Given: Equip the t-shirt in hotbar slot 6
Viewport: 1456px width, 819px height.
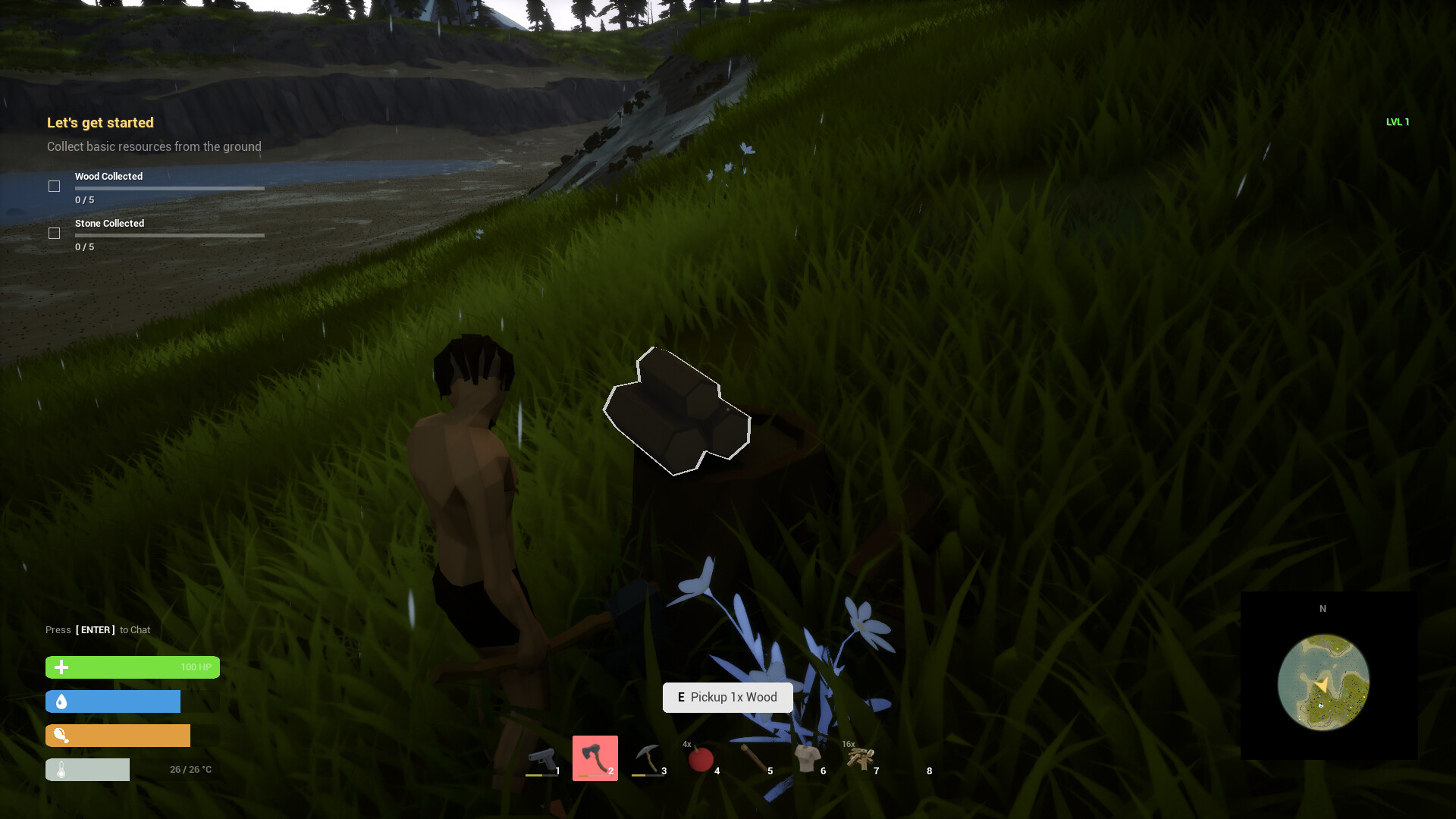Looking at the screenshot, I should point(808,757).
